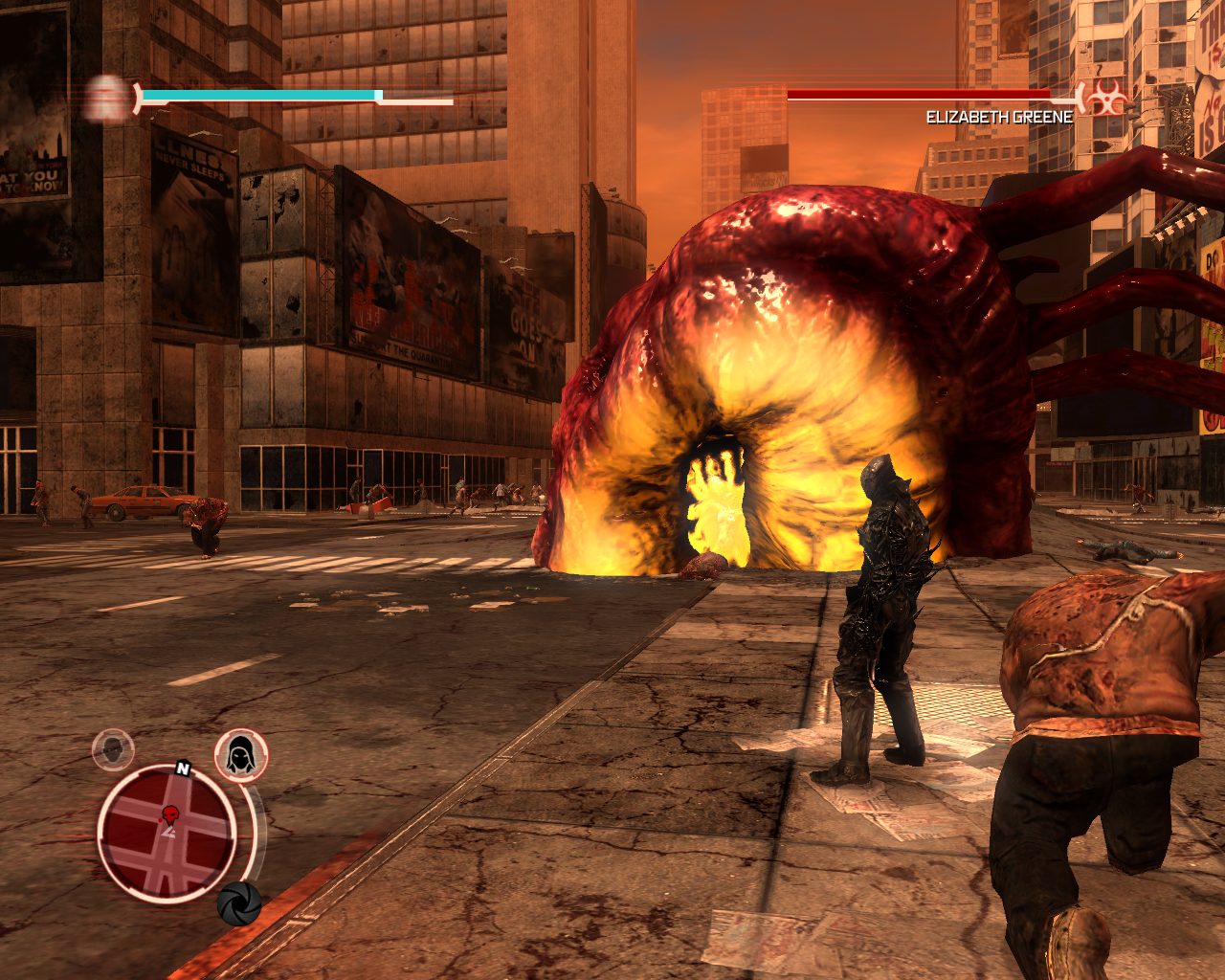Select the red skull marker on minimap

coord(171,815)
